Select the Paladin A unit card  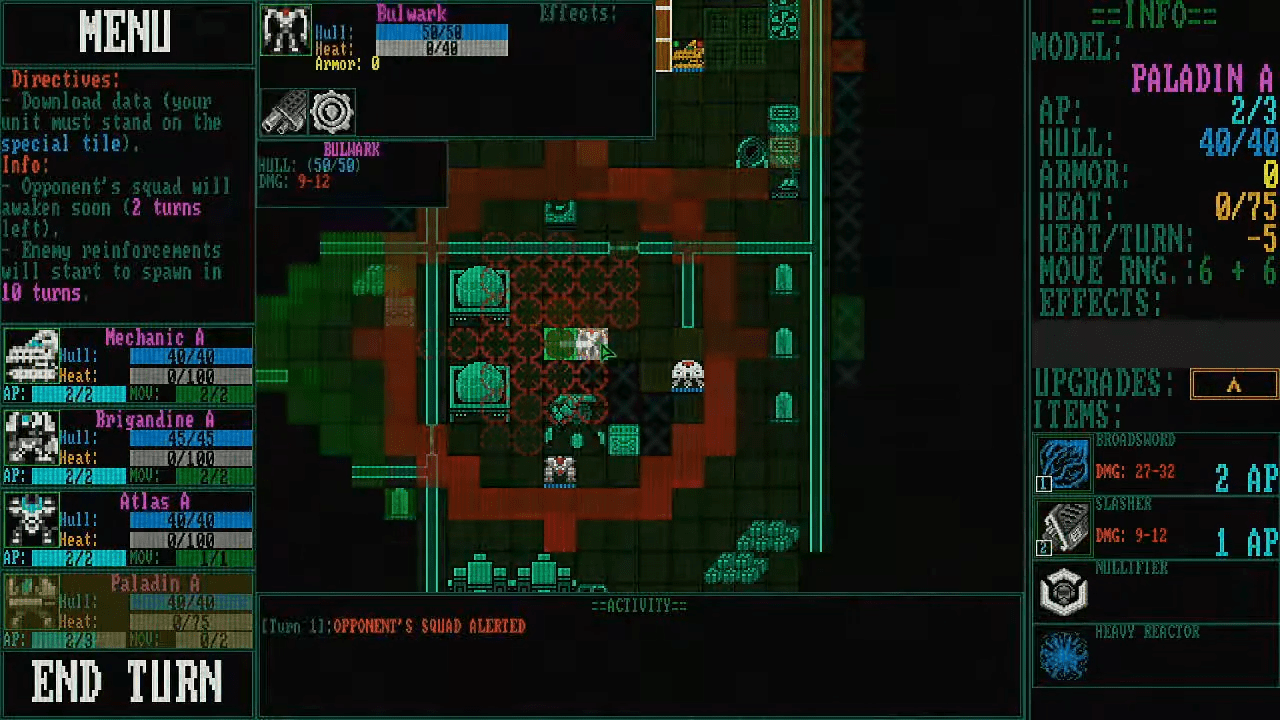click(x=127, y=611)
